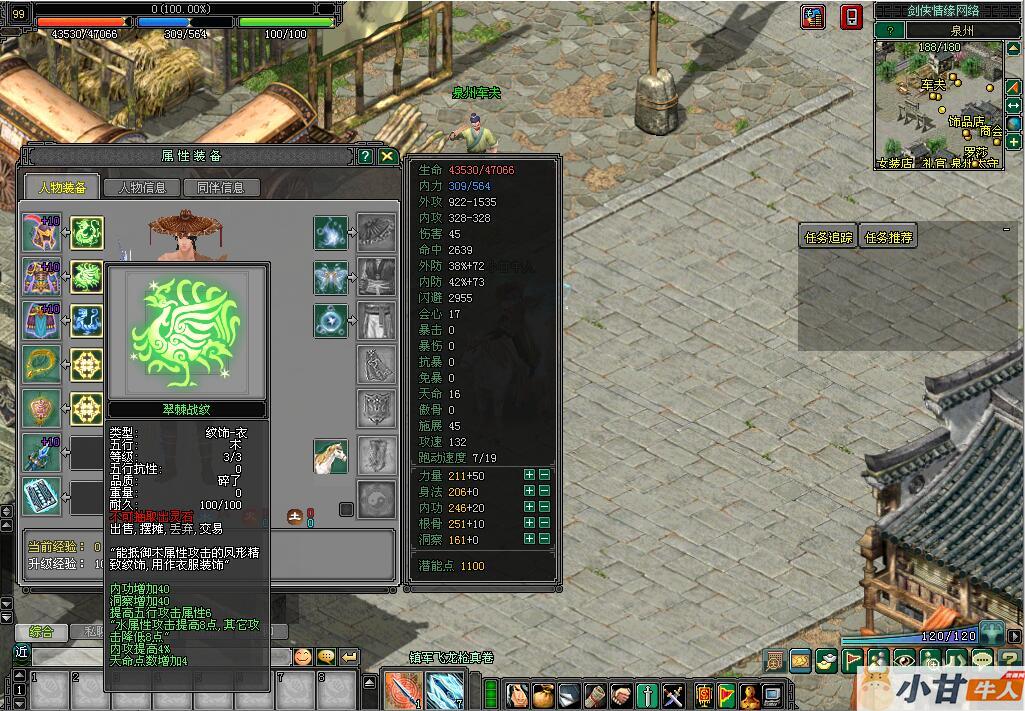1025x711 pixels.
Task: Select the golden ring equipment slot
Action: (42, 365)
